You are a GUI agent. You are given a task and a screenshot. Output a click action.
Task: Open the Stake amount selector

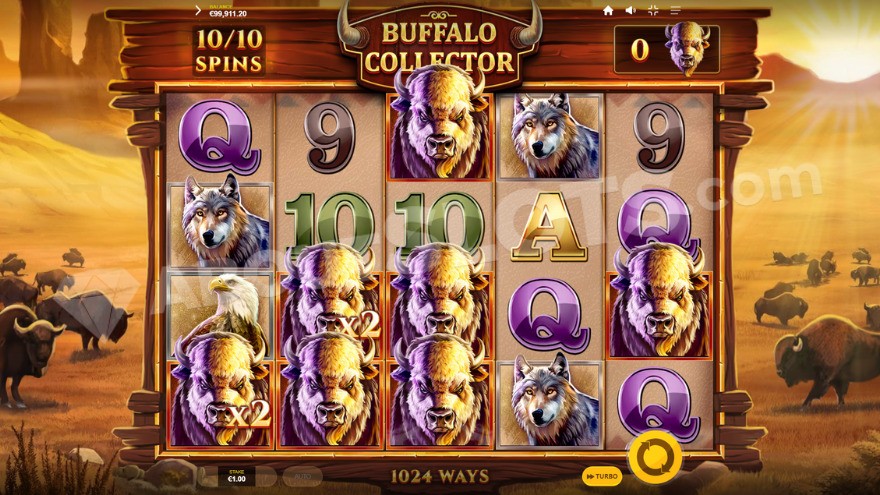click(237, 476)
